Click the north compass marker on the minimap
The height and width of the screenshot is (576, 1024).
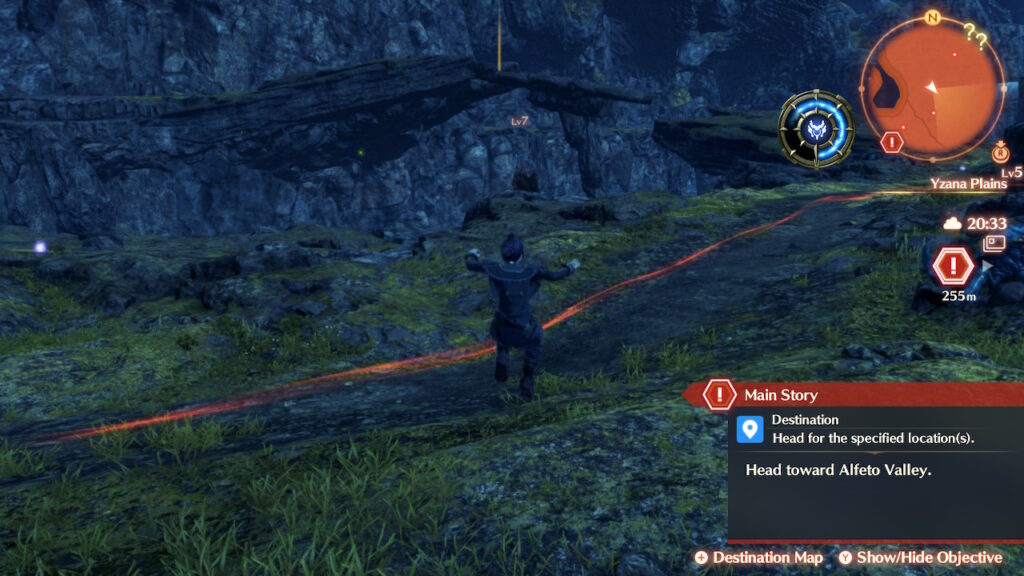(932, 18)
